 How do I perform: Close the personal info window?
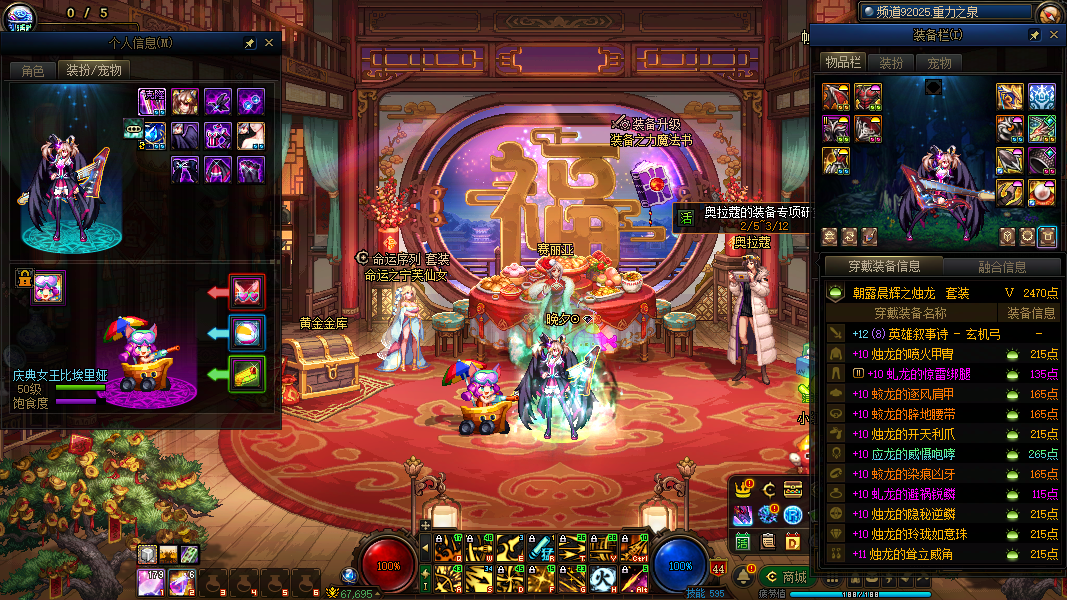click(268, 43)
